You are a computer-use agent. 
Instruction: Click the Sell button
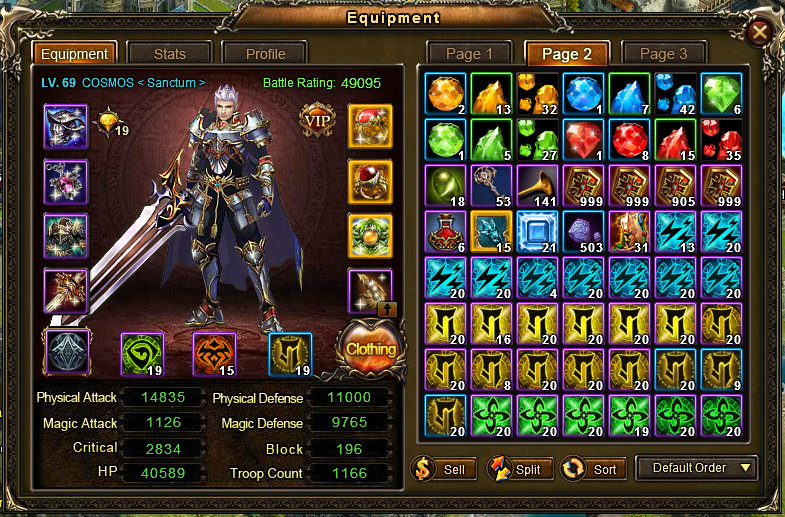(x=442, y=468)
